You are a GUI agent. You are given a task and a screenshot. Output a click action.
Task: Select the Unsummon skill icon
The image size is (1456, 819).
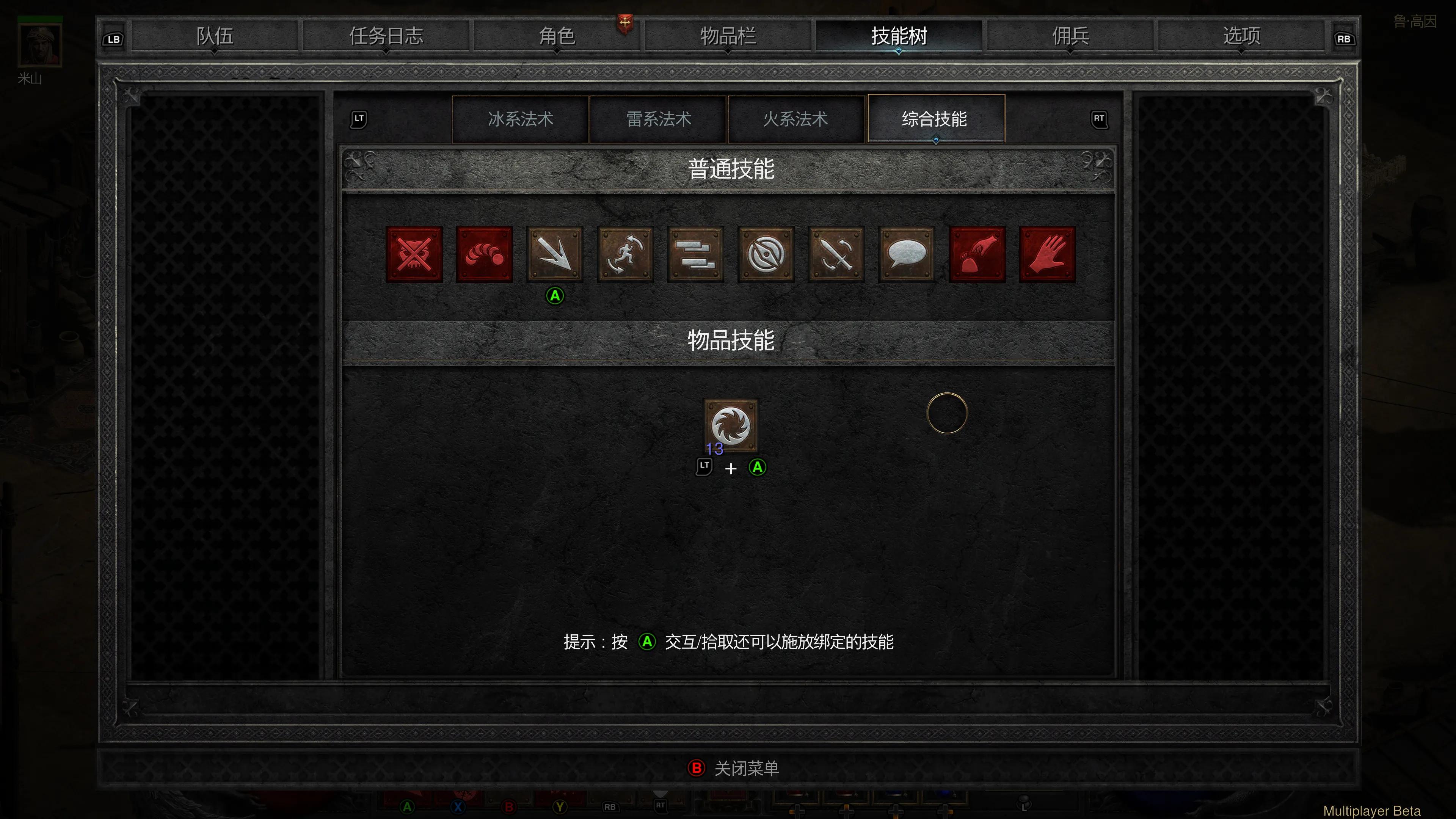click(x=414, y=254)
